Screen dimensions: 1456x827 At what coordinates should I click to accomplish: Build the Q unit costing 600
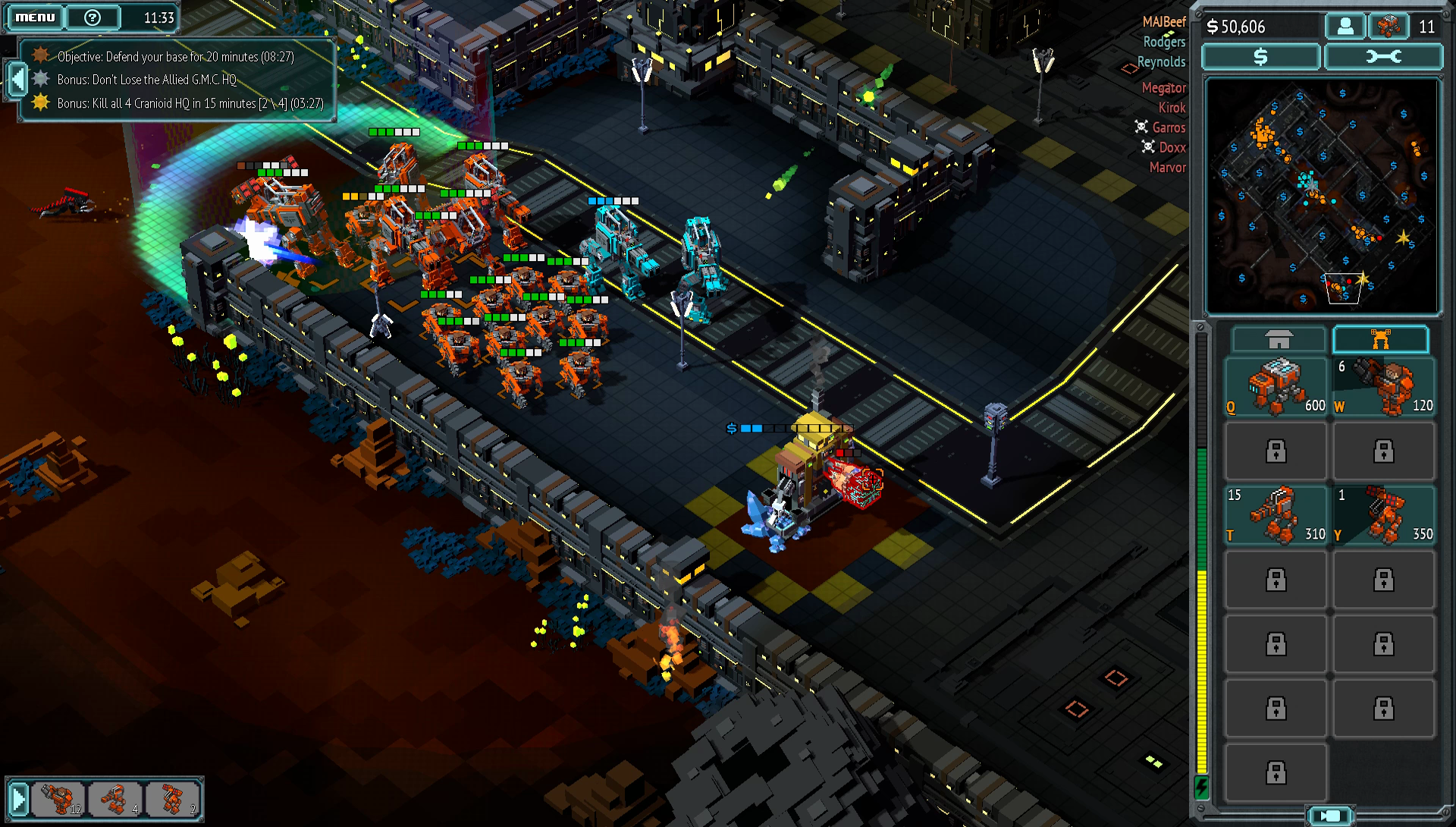pyautogui.click(x=1276, y=387)
